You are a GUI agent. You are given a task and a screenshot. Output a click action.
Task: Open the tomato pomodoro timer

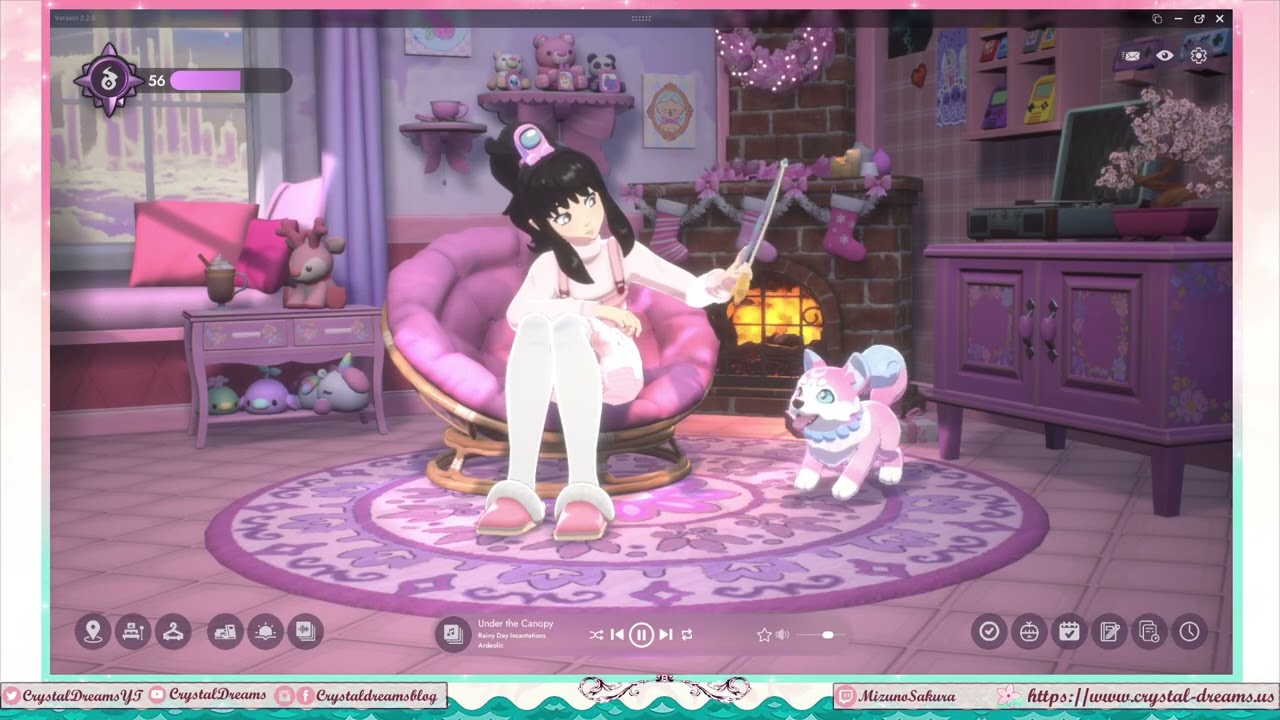coord(1029,631)
